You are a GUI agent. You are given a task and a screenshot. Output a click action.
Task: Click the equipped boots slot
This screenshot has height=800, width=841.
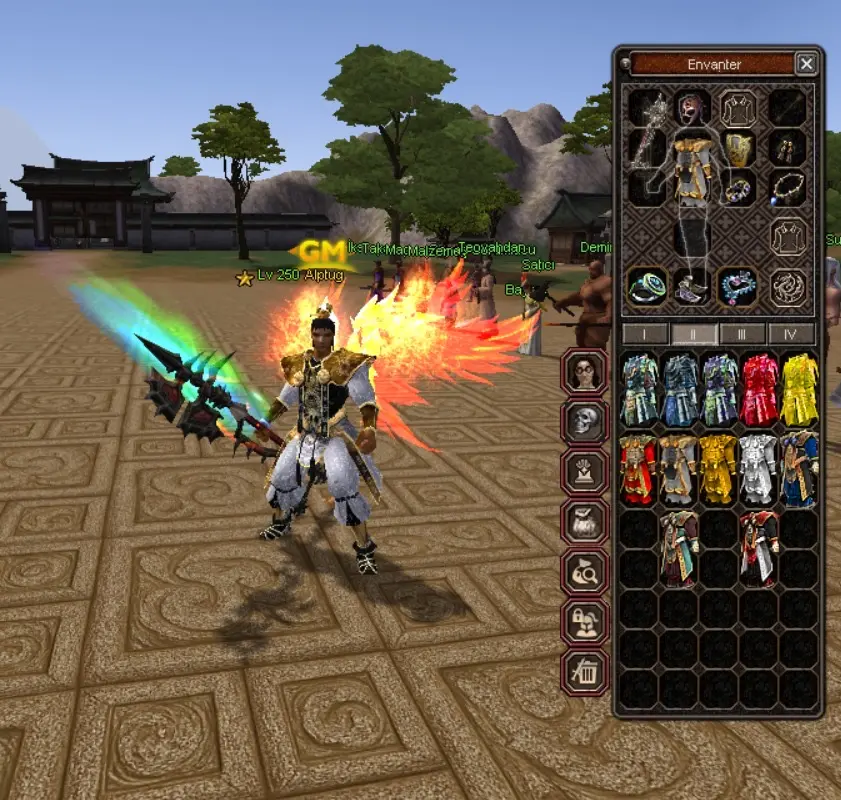pos(691,287)
